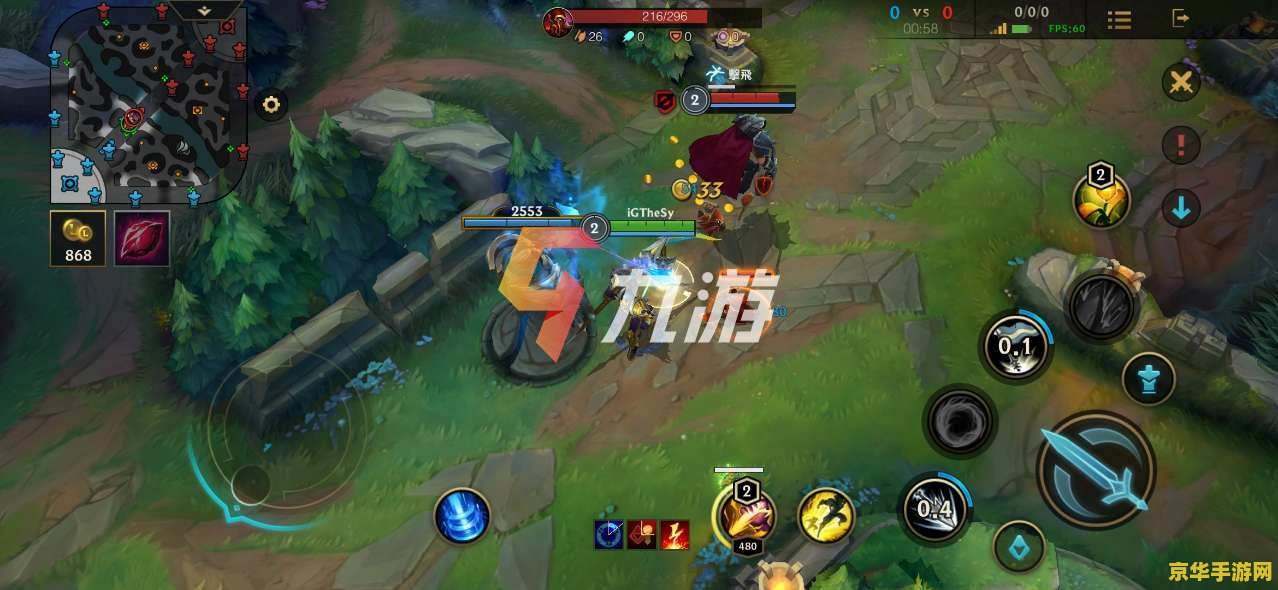1278x590 pixels.
Task: Activate the ability showing 0.1 cooldown
Action: click(x=1016, y=348)
